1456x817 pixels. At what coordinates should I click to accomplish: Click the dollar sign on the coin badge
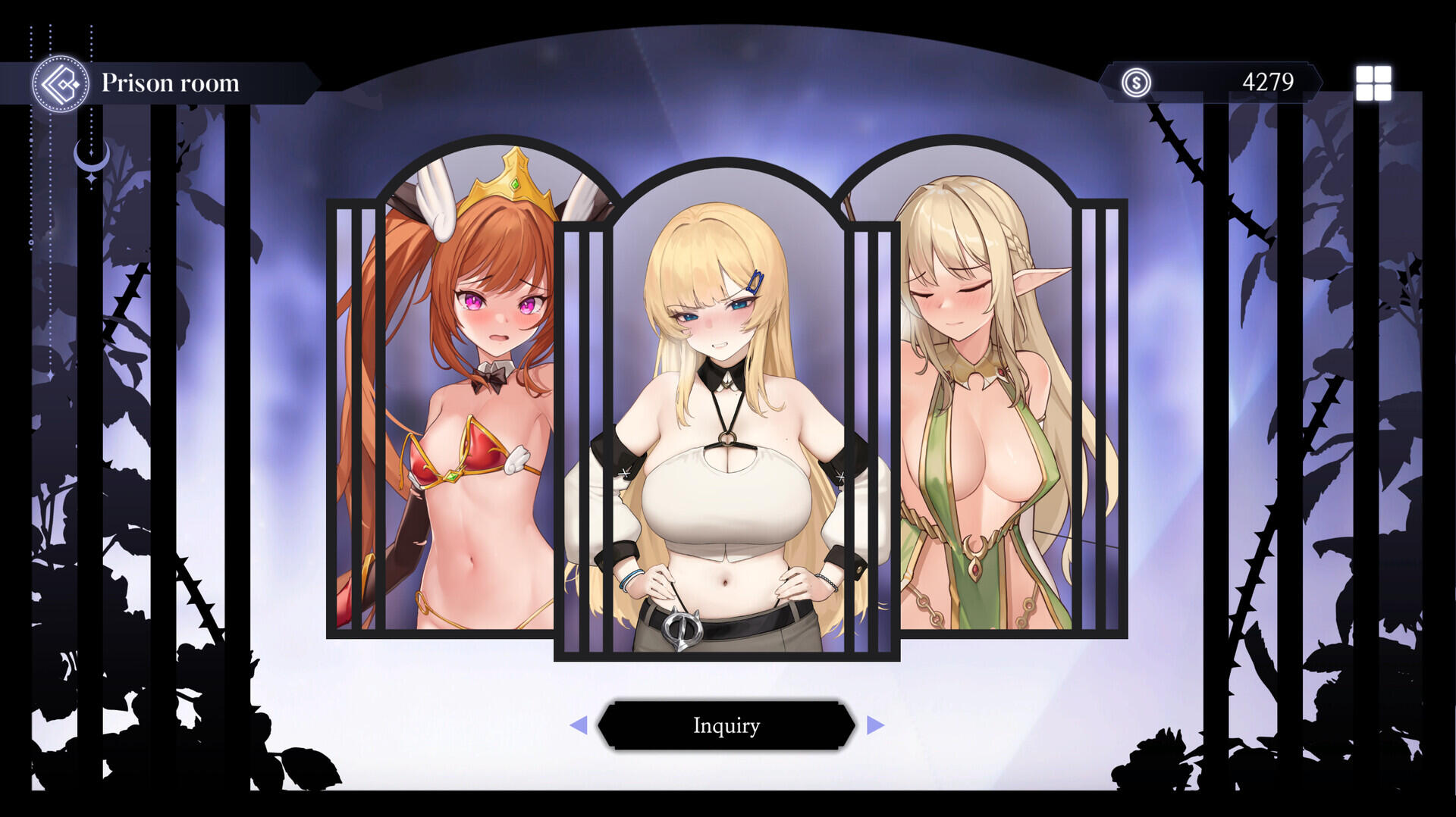click(x=1135, y=83)
